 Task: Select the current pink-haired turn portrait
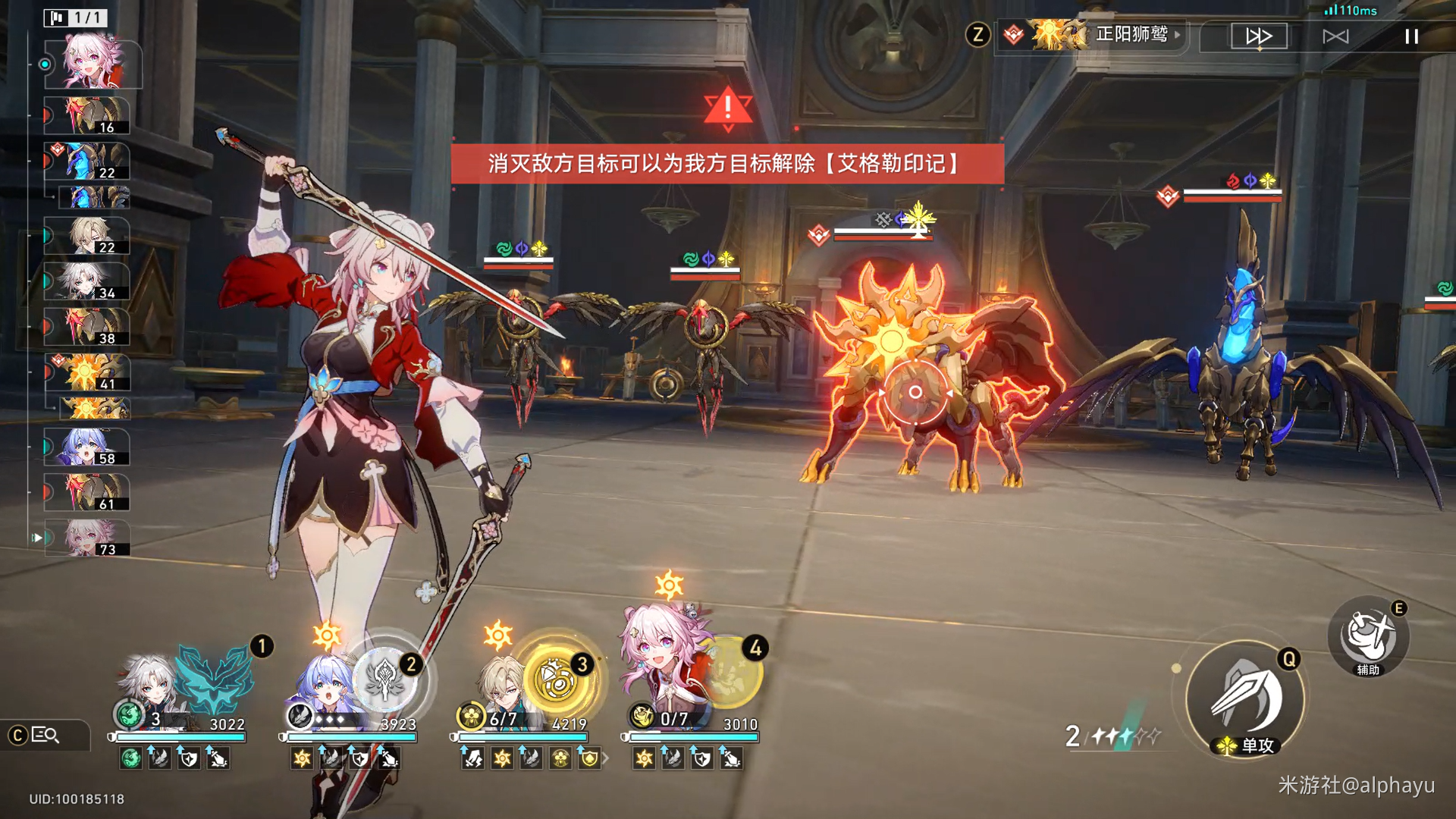pos(93,64)
